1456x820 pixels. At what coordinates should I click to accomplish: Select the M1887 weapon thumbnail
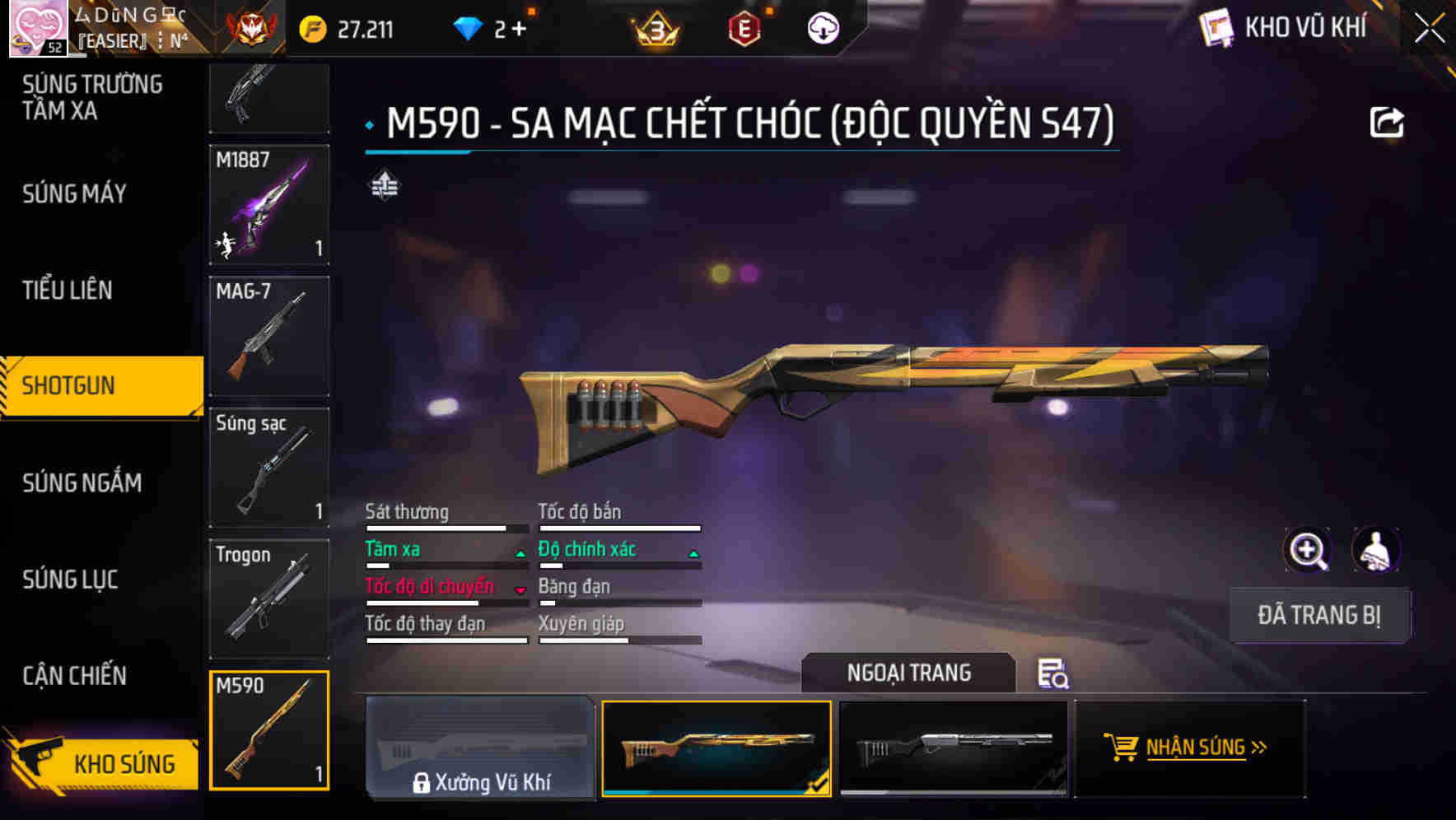click(269, 205)
